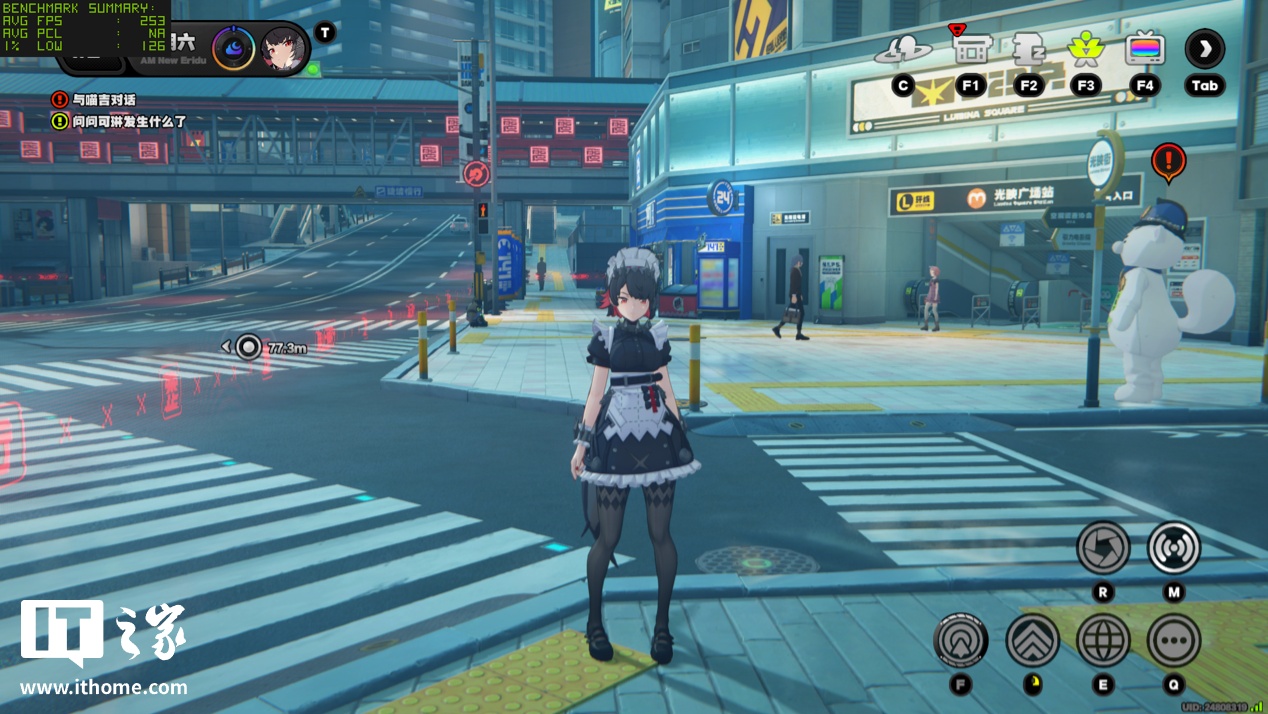This screenshot has height=714, width=1268.
Task: Expand the top menu with the arrow button
Action: (1204, 49)
